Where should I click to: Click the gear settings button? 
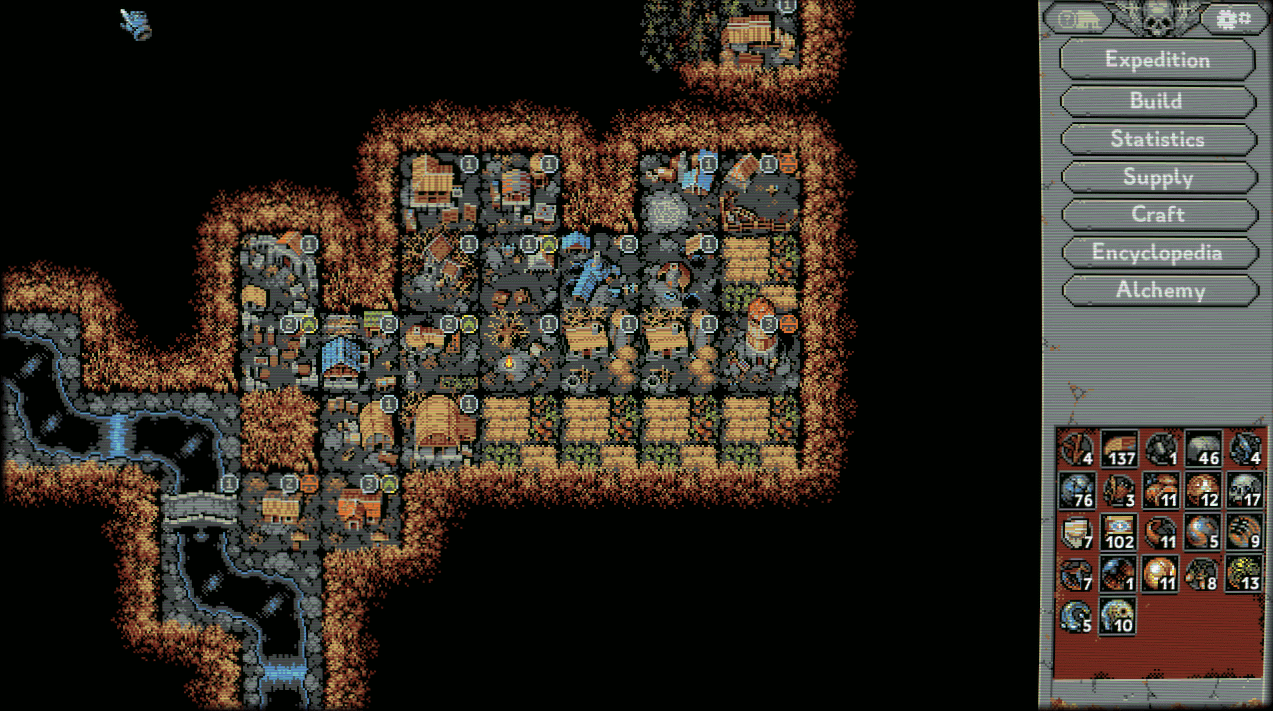[x=1227, y=18]
